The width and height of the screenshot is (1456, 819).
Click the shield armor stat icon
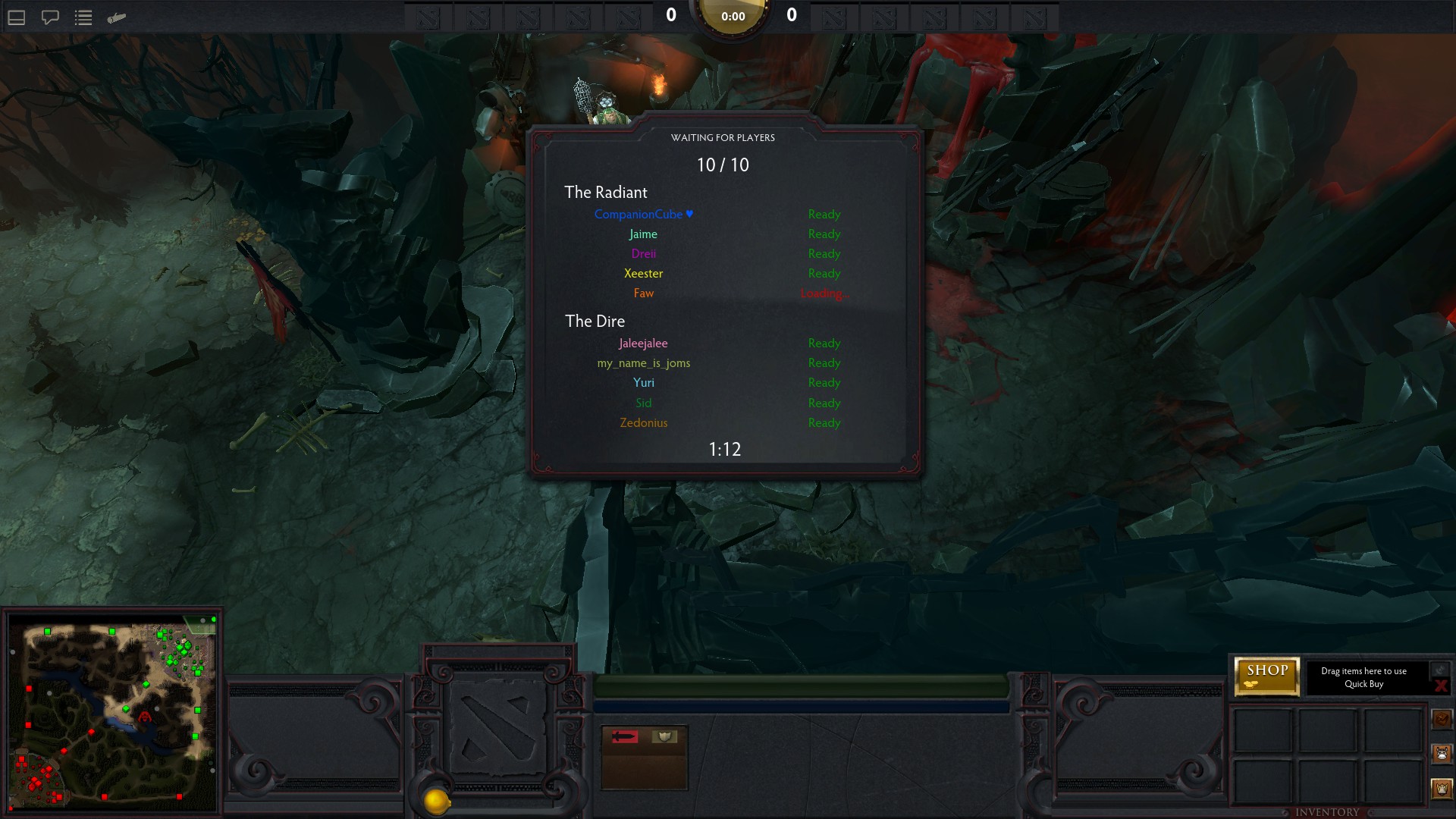point(664,736)
